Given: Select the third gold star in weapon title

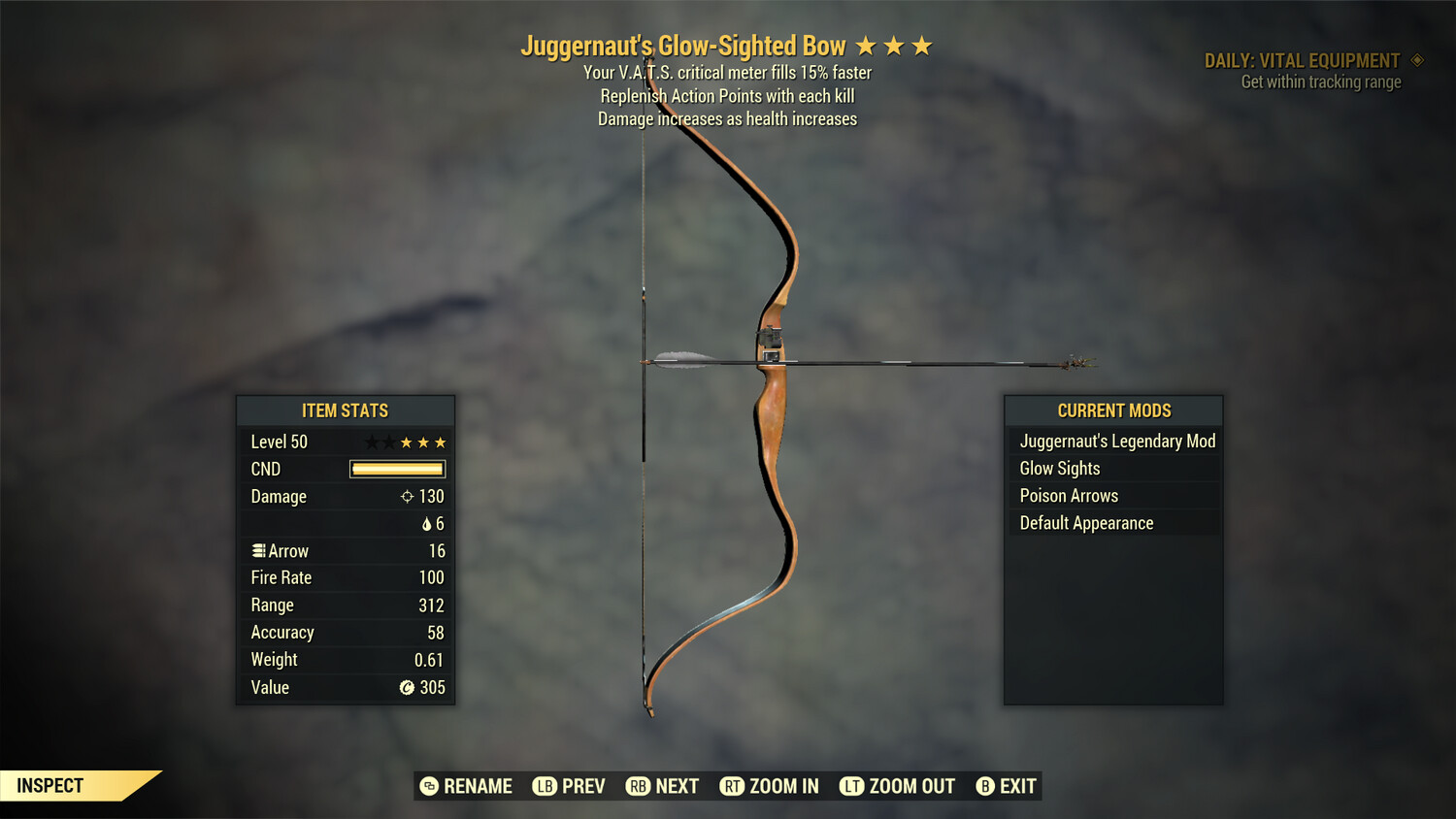Looking at the screenshot, I should pyautogui.click(x=924, y=45).
